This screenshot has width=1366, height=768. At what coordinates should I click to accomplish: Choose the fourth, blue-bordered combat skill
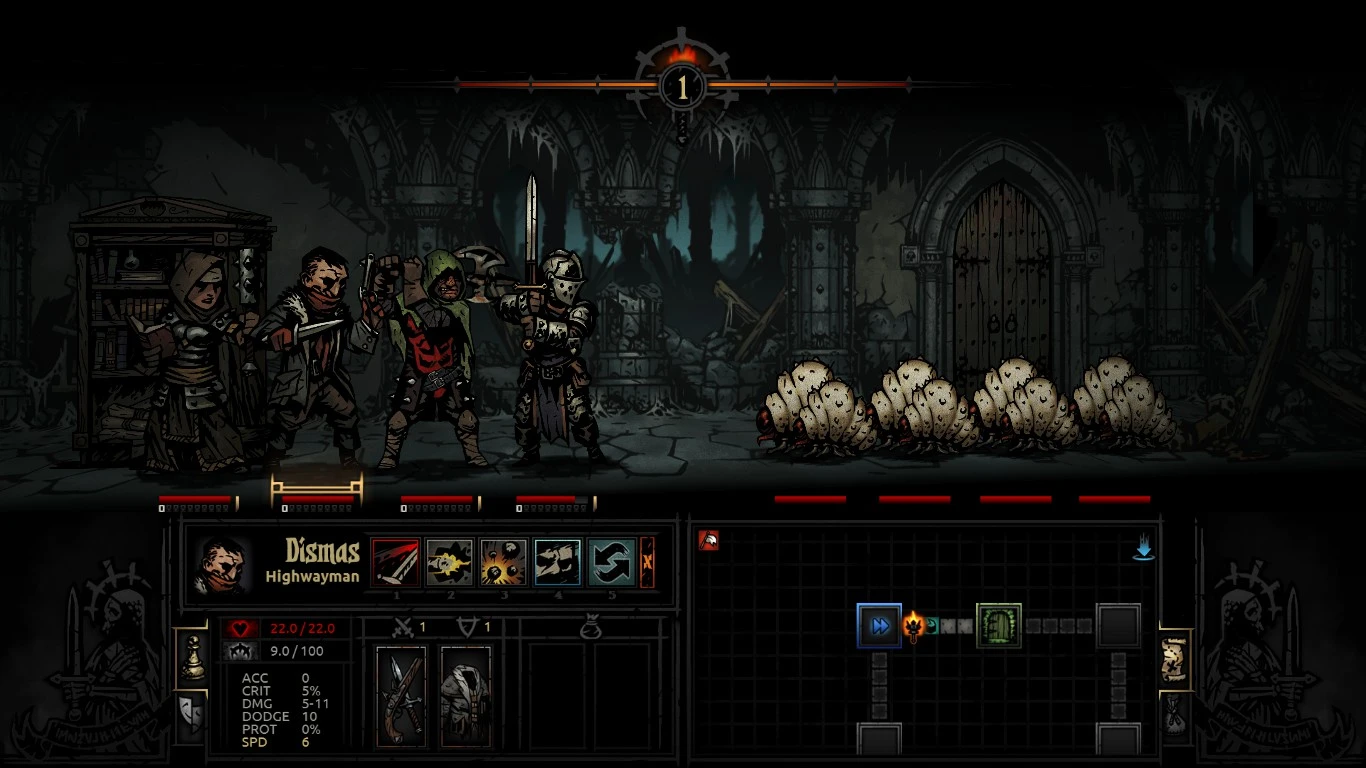[x=557, y=562]
